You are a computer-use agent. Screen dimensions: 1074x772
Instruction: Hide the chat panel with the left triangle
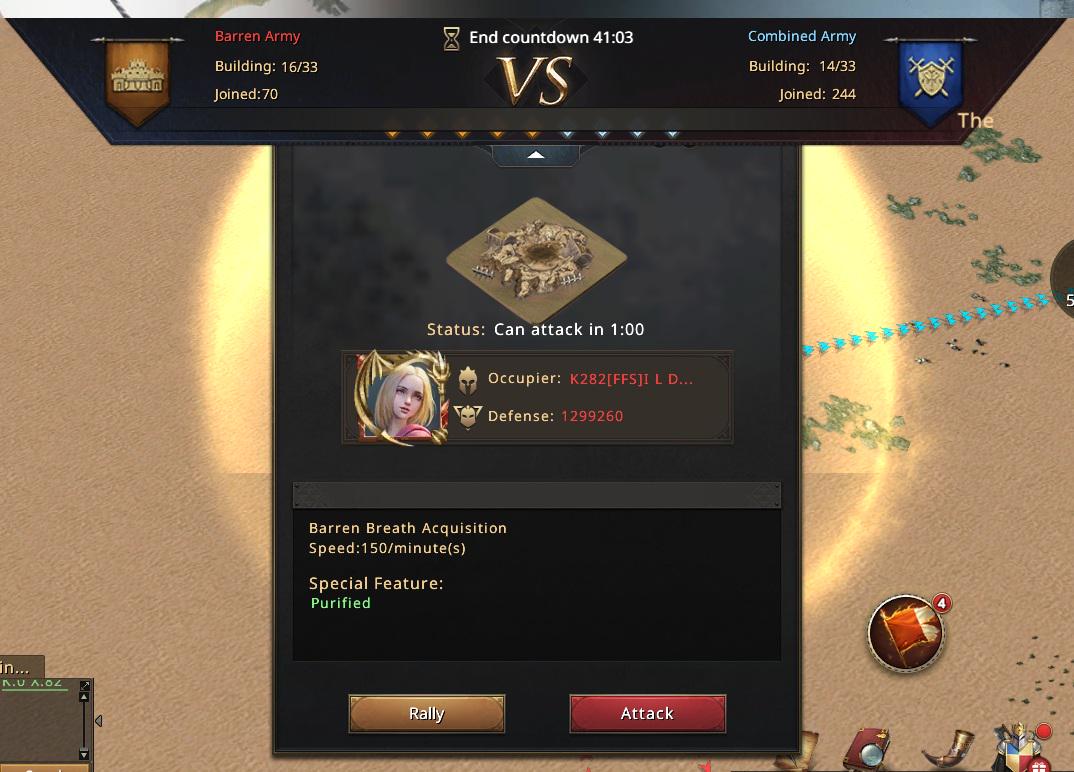(x=98, y=720)
